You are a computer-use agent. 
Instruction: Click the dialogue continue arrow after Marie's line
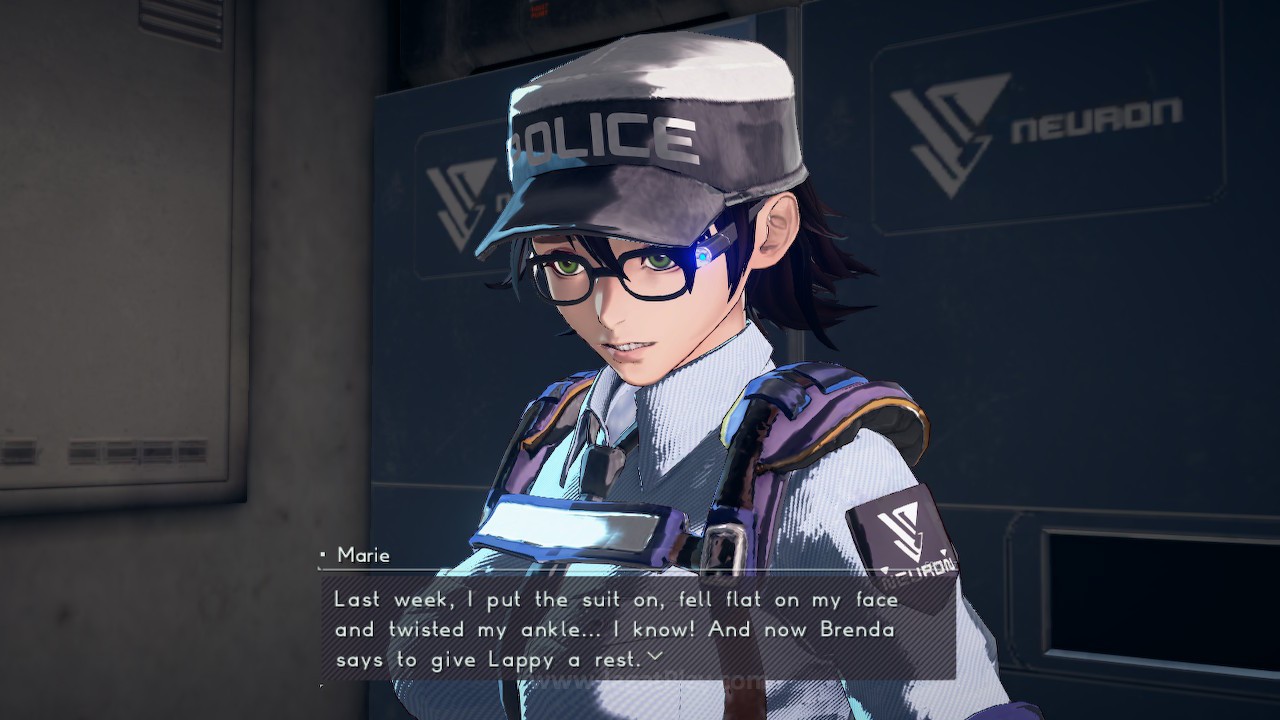[x=654, y=657]
